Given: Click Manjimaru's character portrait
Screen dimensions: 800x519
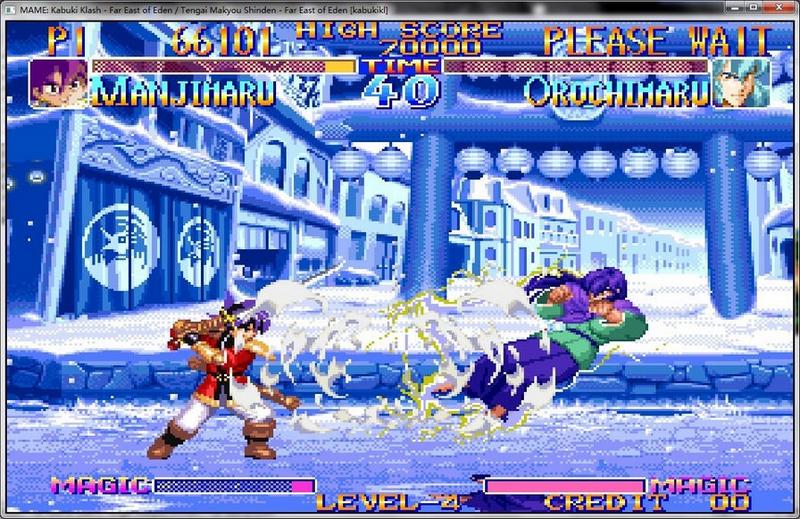Looking at the screenshot, I should pos(58,82).
